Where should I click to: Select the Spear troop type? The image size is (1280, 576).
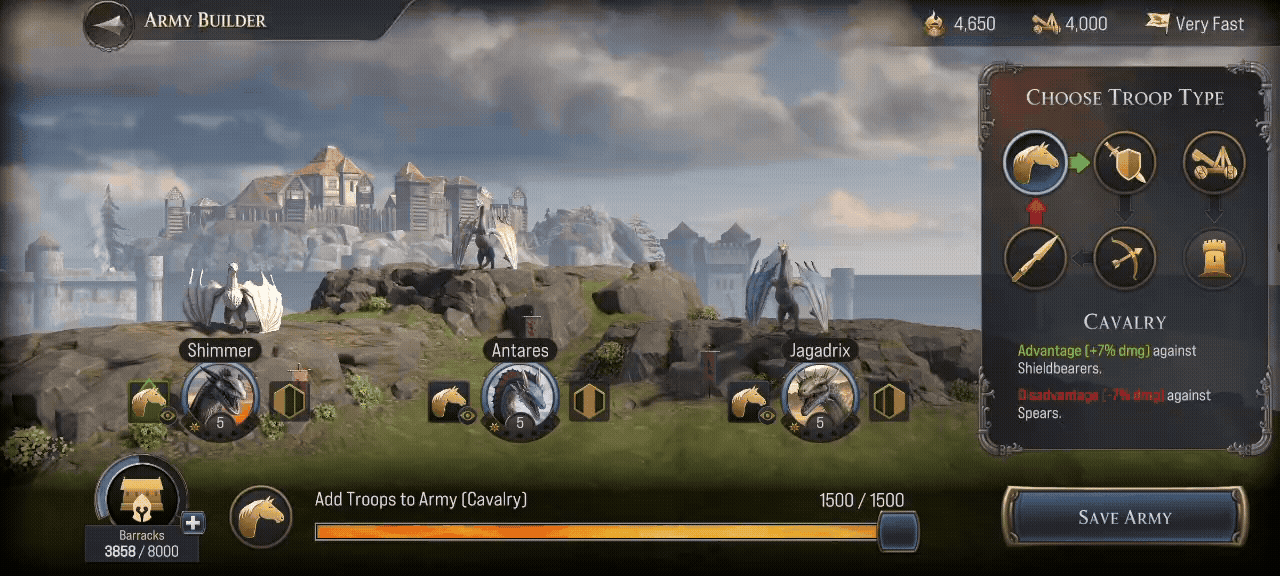1035,258
